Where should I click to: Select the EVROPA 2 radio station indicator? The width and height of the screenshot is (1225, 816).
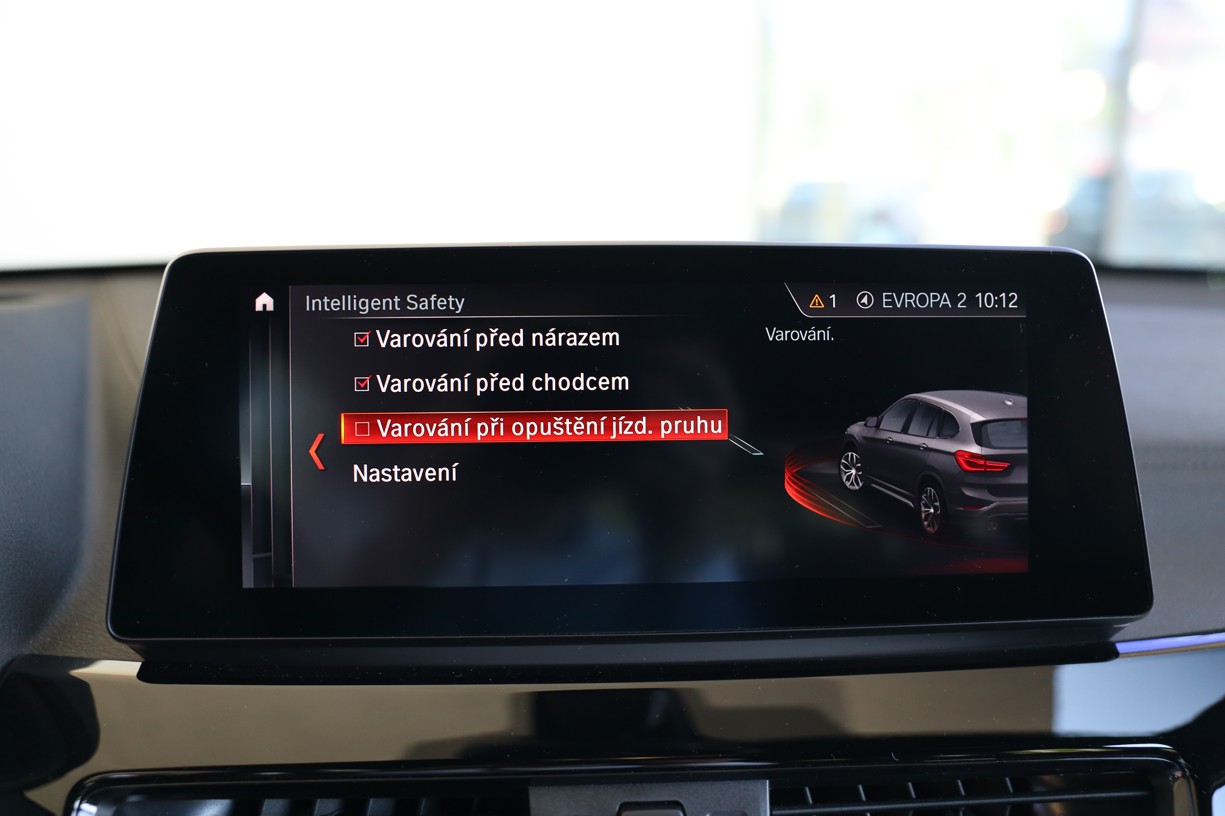[x=911, y=301]
